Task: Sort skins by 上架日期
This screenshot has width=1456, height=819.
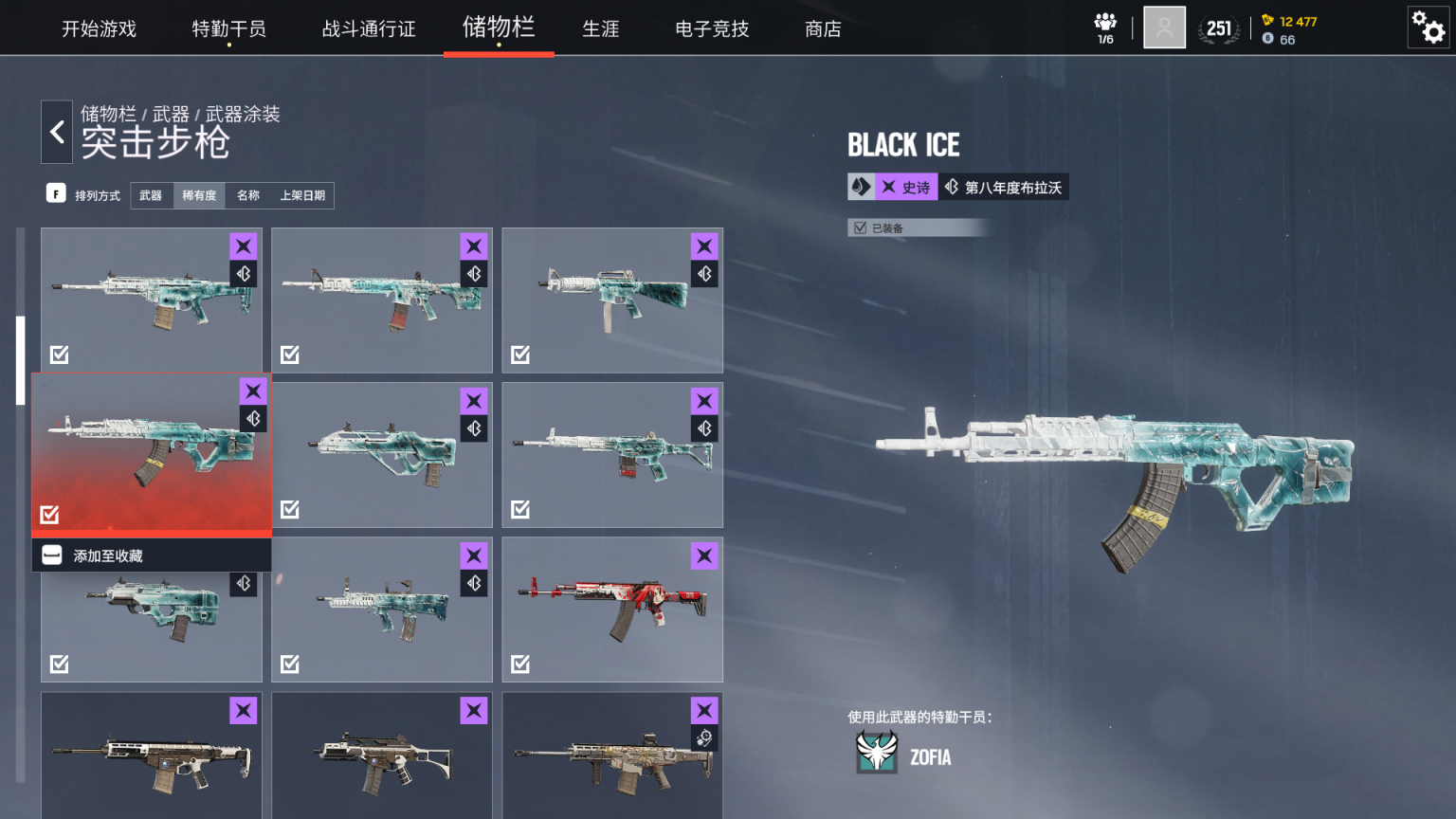Action: point(302,195)
